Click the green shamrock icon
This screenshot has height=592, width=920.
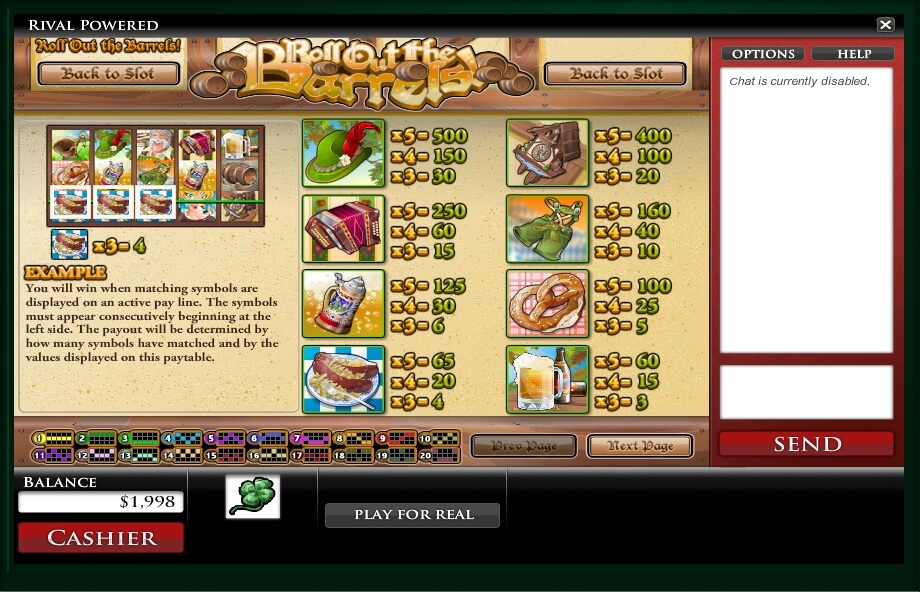pos(252,497)
